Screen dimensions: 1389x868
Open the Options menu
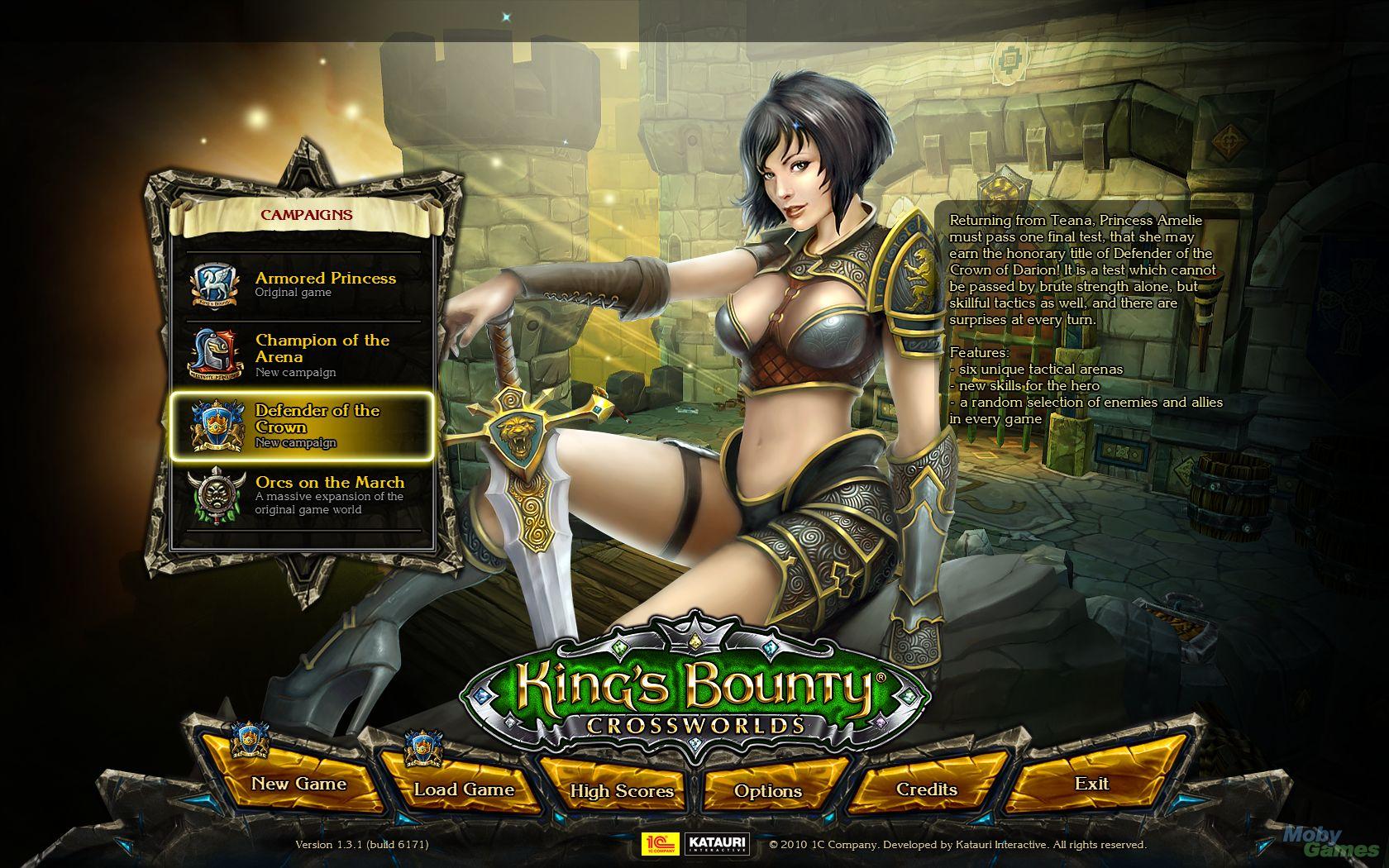click(x=770, y=791)
